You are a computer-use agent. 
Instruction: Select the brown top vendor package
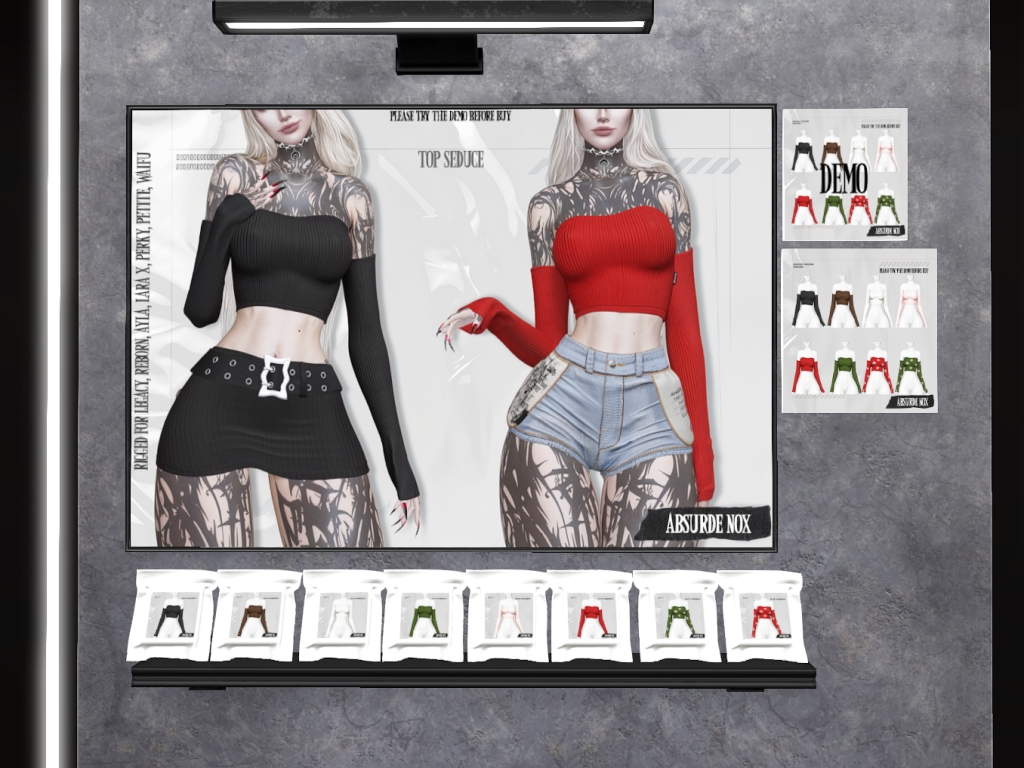tap(255, 617)
